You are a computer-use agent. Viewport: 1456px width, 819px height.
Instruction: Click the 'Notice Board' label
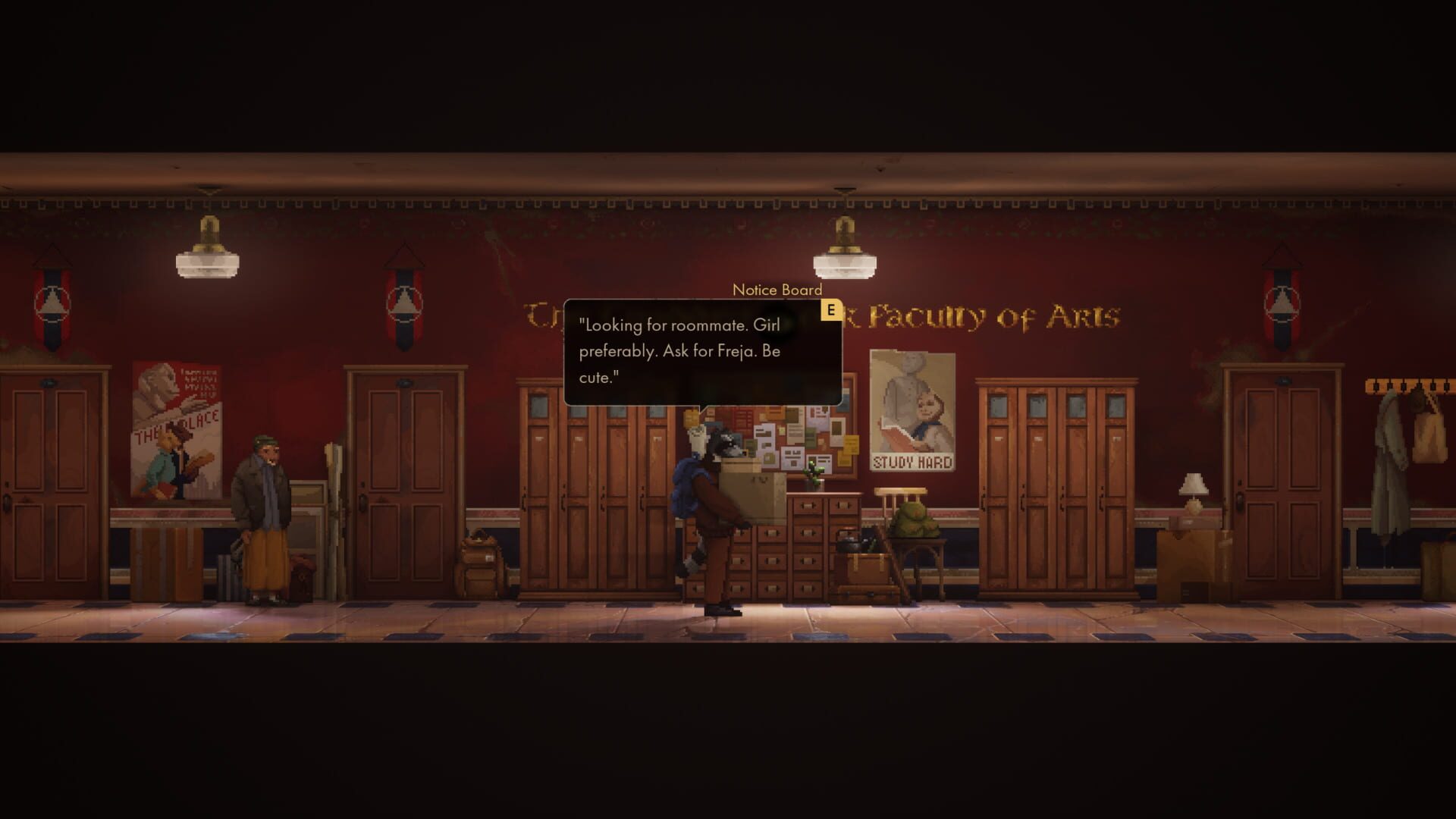[777, 289]
